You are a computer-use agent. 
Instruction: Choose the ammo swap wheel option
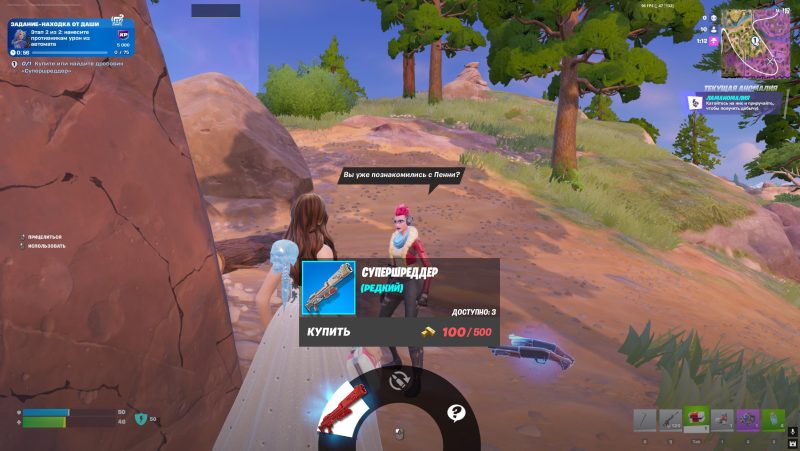coord(399,380)
